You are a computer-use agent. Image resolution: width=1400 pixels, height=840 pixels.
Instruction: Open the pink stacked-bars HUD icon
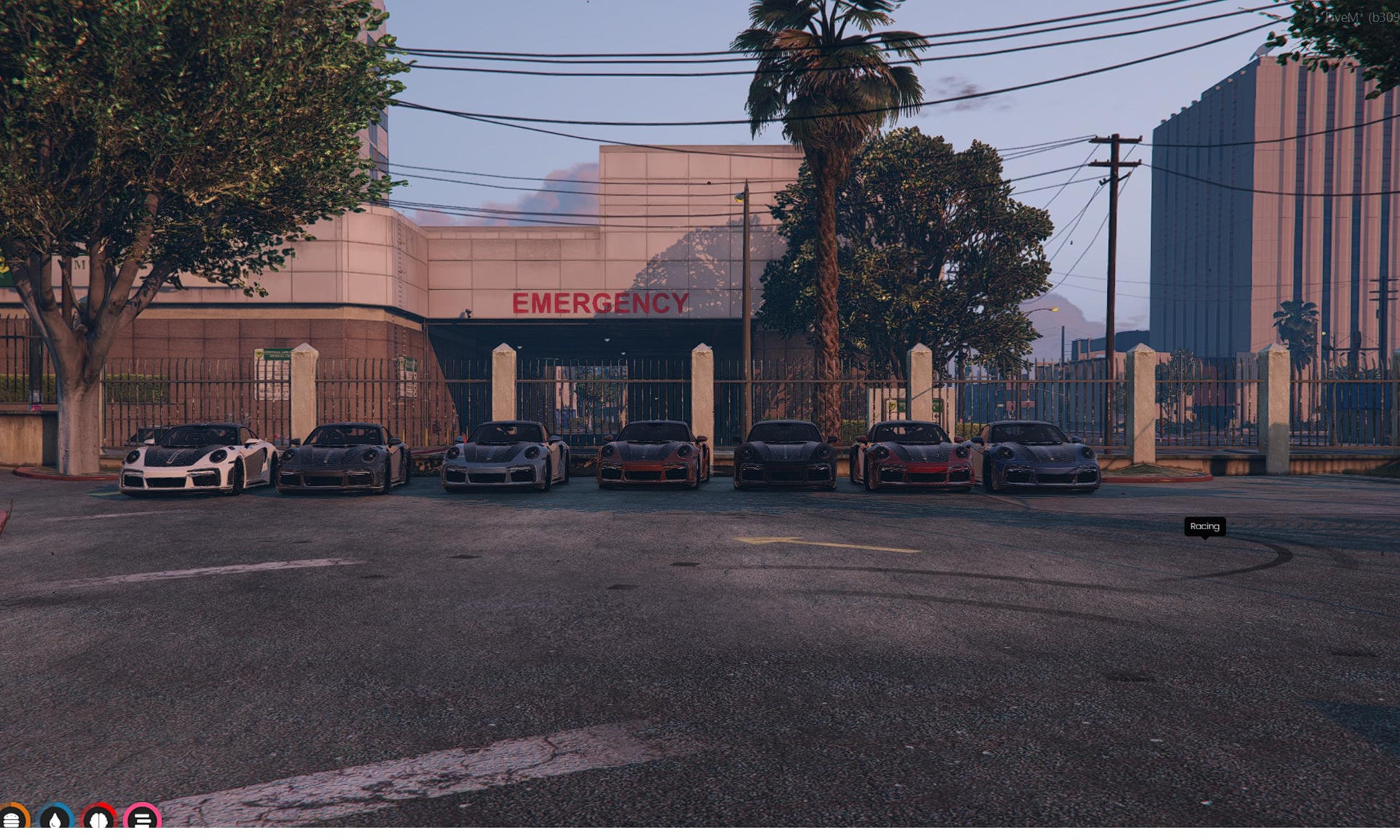coord(142,820)
